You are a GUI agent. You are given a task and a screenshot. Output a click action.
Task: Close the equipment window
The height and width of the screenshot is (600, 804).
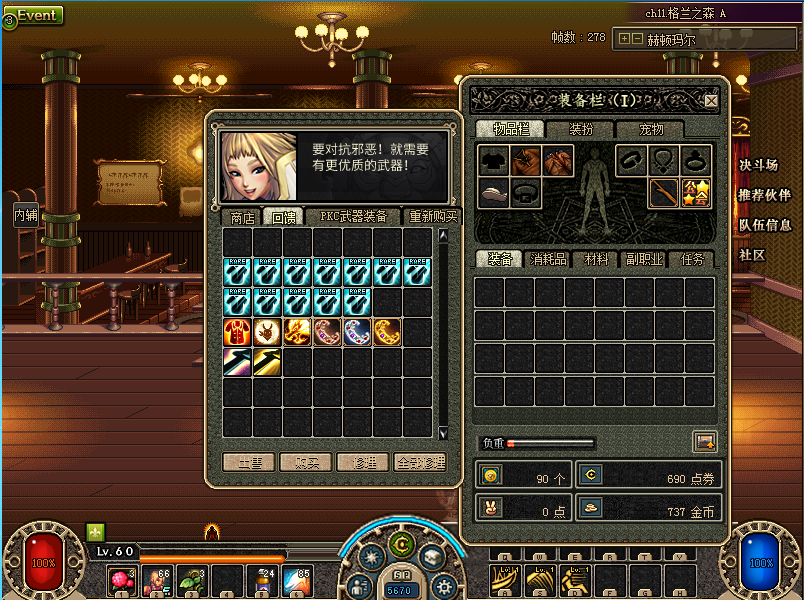(x=711, y=101)
